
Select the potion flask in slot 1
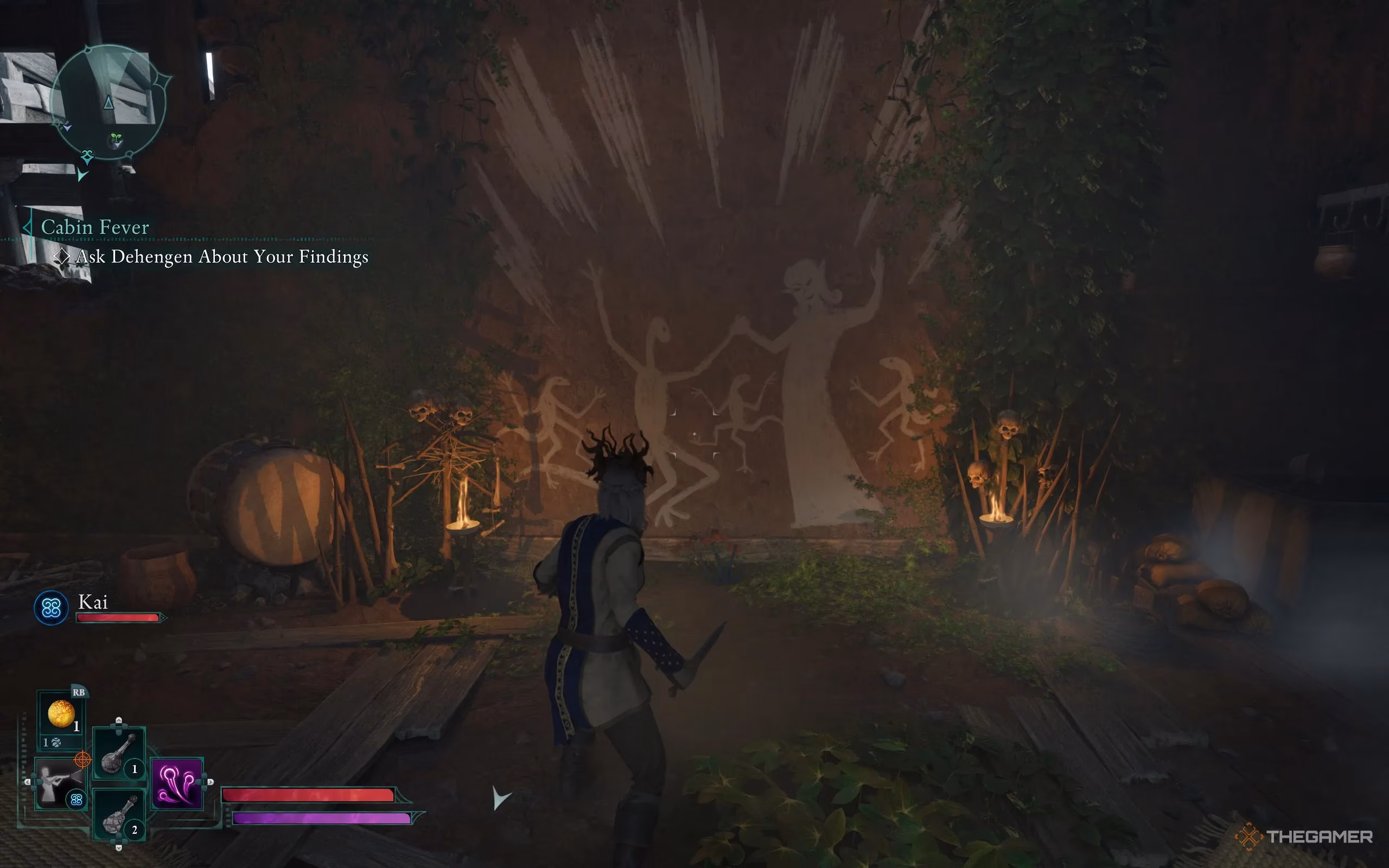click(118, 753)
